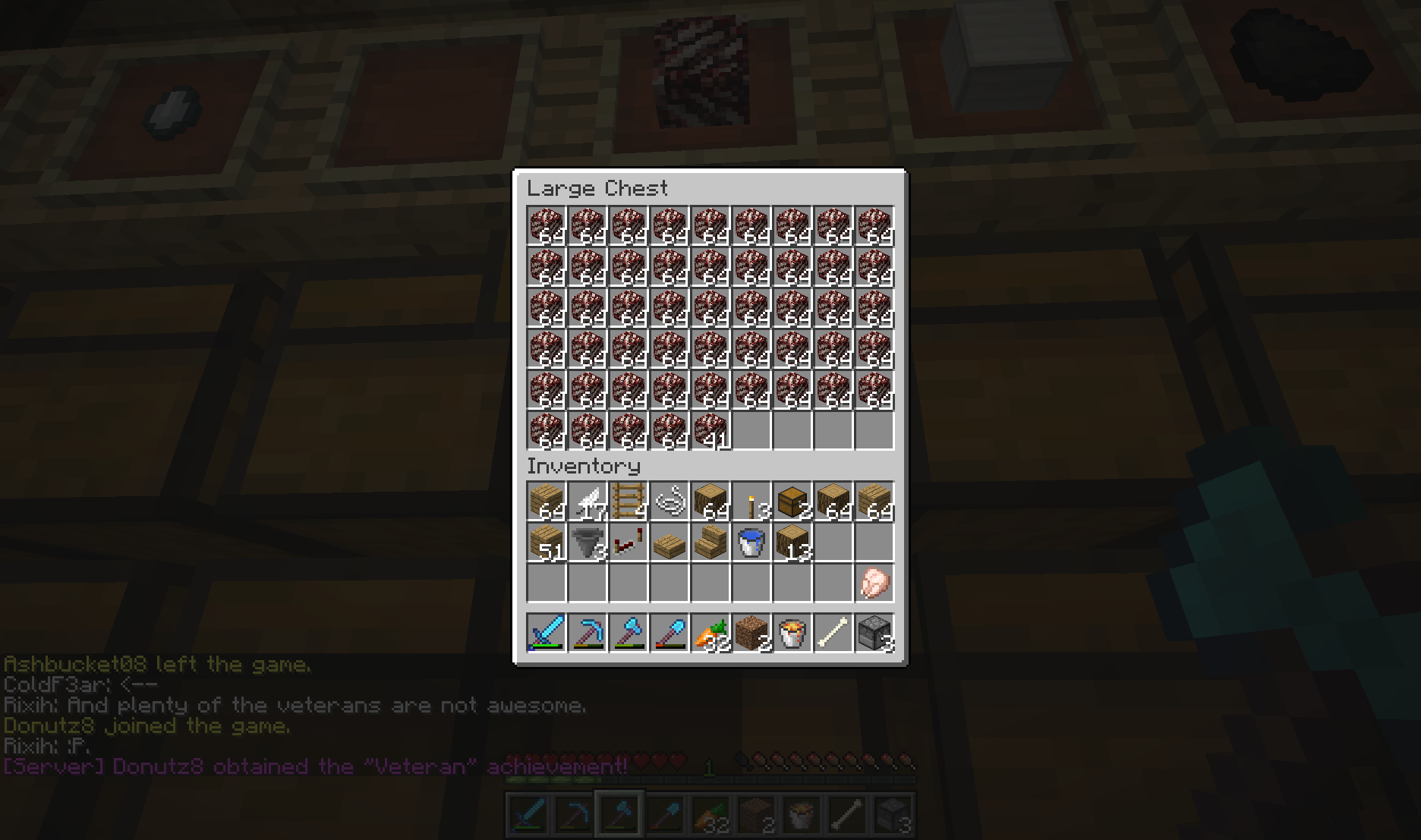Click the partial stack of 41 ore
1421x840 pixels.
710,429
